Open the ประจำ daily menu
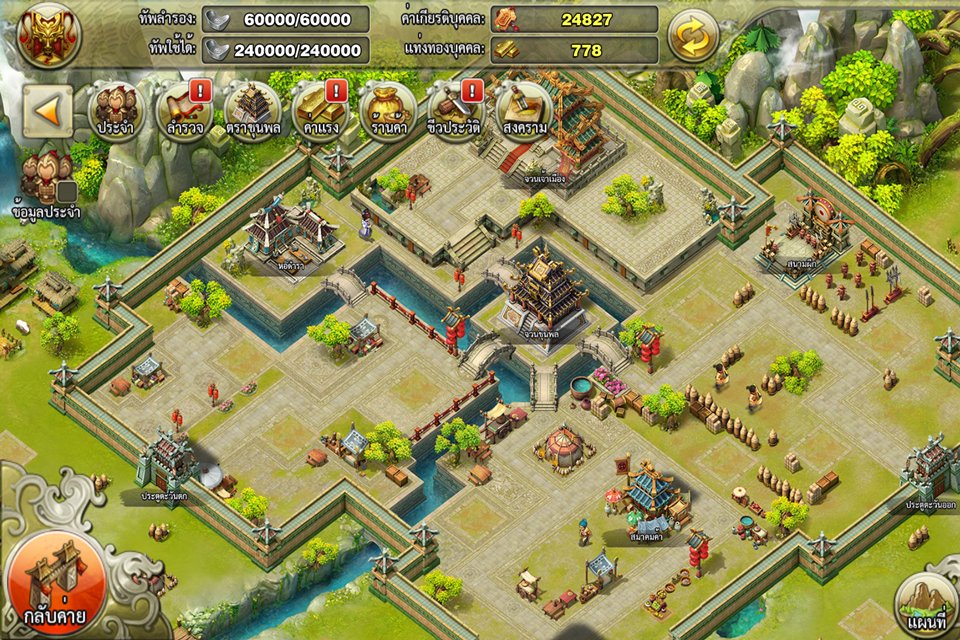This screenshot has height=640, width=960. pos(116,110)
